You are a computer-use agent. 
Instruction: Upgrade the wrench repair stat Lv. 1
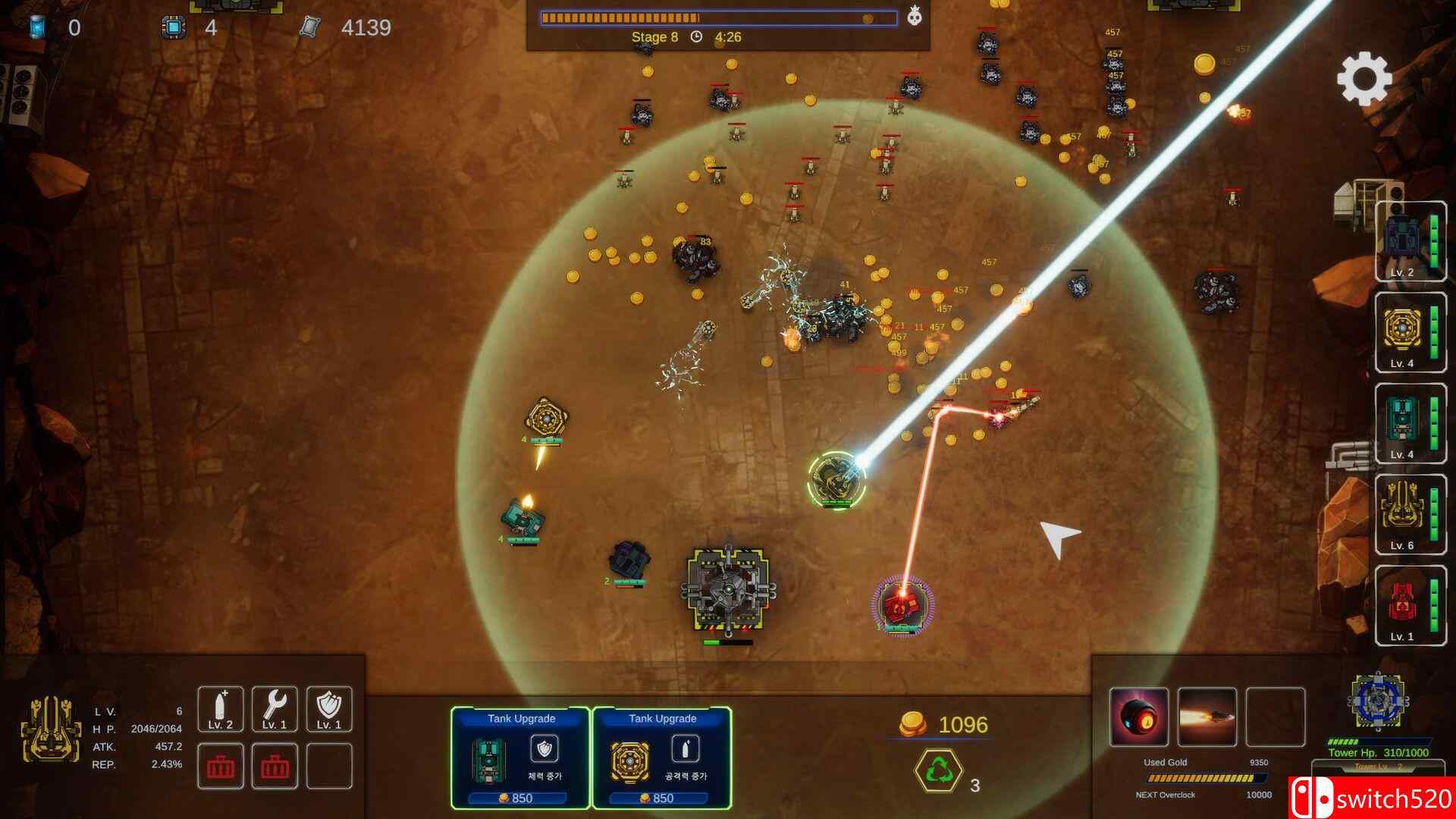275,710
